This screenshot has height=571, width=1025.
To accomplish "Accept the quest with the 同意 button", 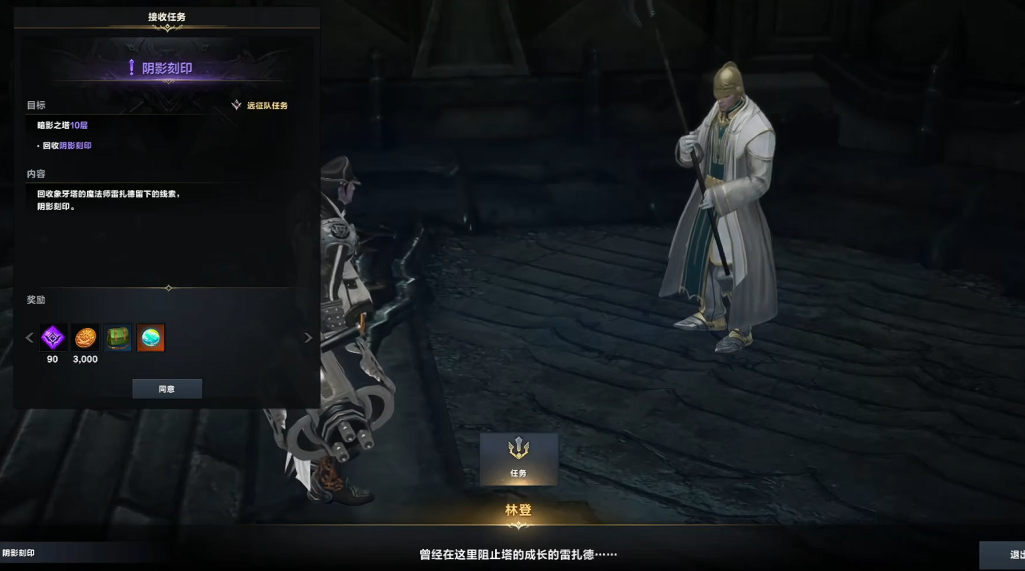I will click(x=167, y=389).
